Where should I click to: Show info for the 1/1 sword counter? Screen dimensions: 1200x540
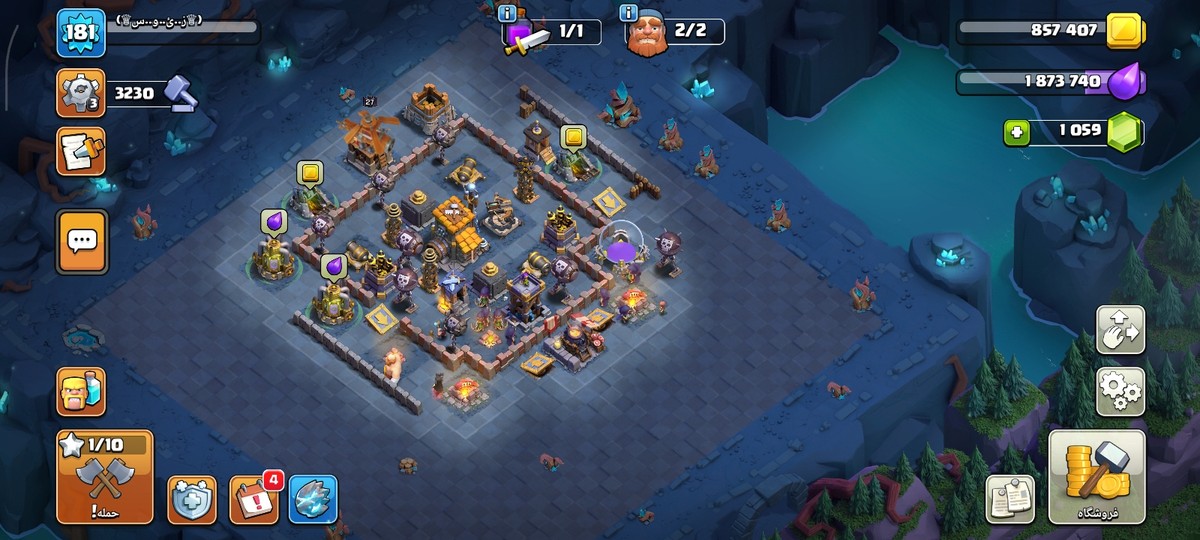coord(507,13)
